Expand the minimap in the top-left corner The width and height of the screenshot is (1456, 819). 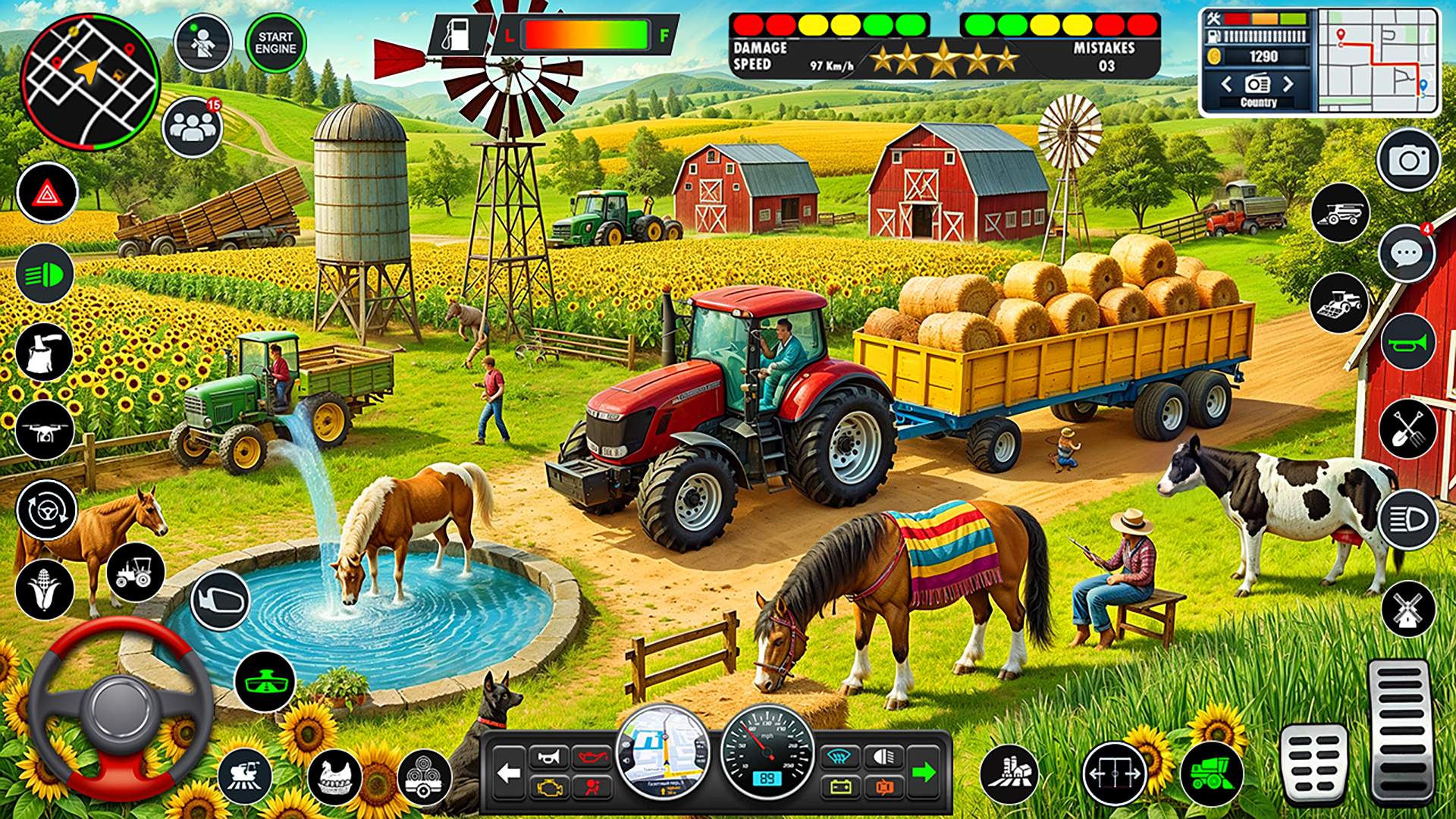(91, 82)
